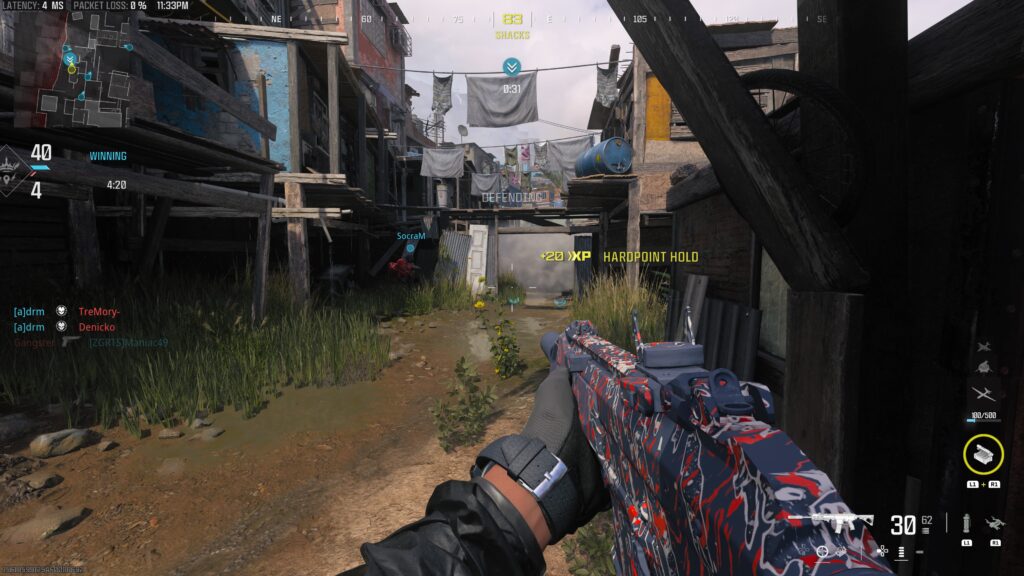The image size is (1024, 576).
Task: Click the Hardpoint objective marker showing 0:31
Action: (512, 68)
